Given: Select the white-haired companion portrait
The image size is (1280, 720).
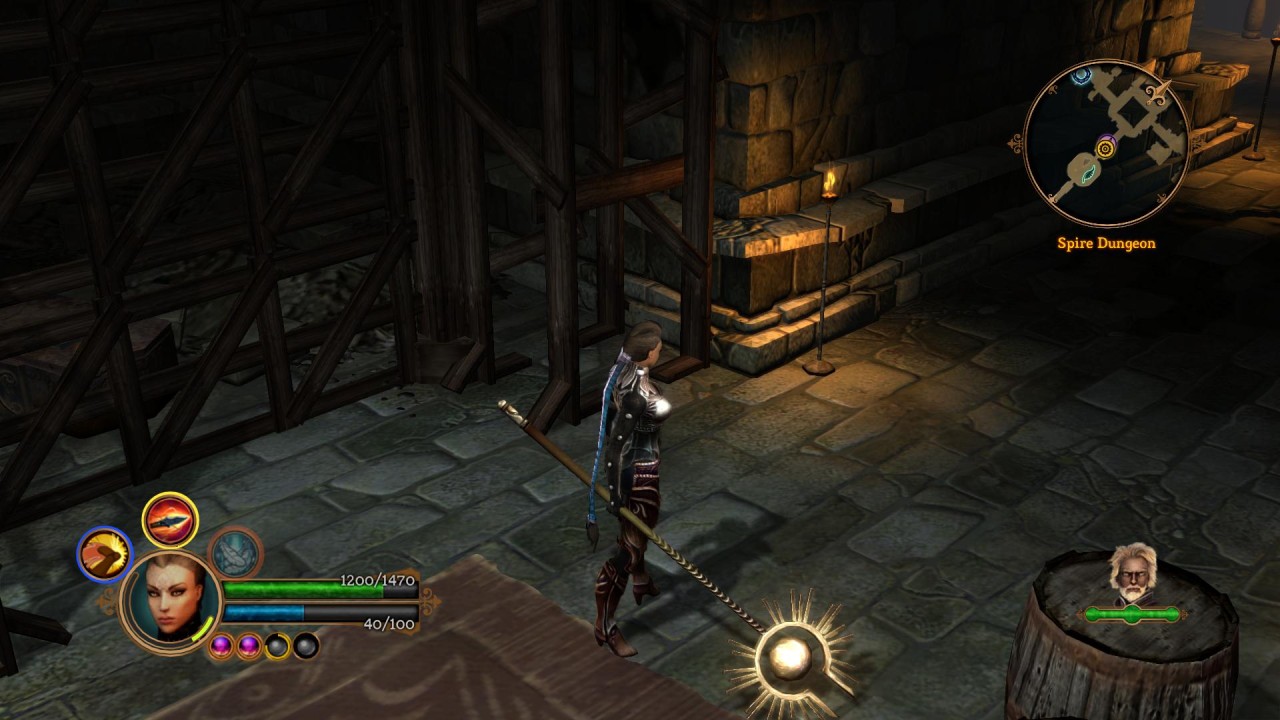Looking at the screenshot, I should [x=1132, y=574].
